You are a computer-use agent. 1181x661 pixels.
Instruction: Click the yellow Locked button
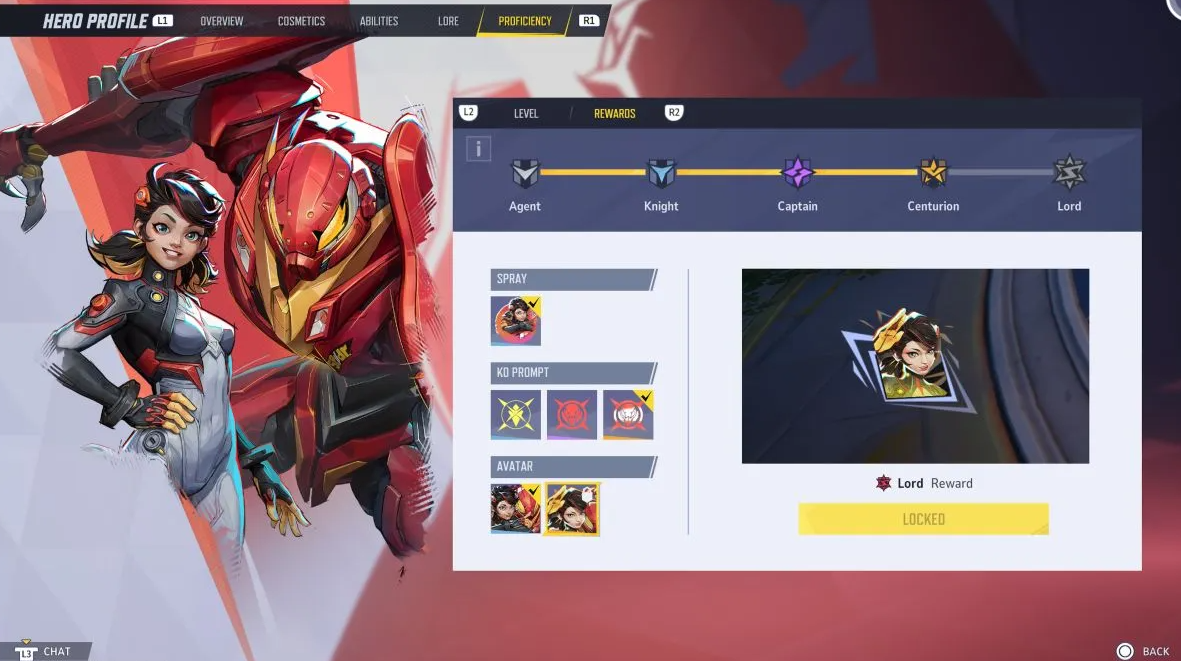coord(923,519)
